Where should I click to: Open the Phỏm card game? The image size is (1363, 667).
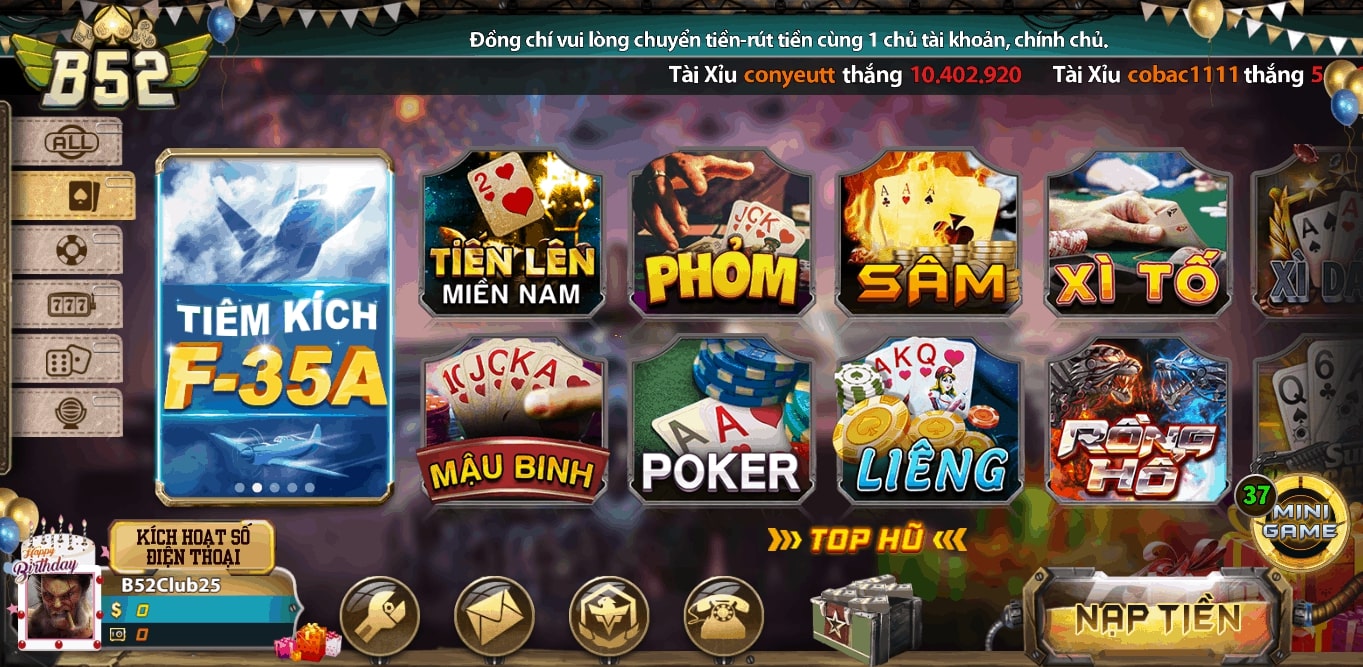720,233
